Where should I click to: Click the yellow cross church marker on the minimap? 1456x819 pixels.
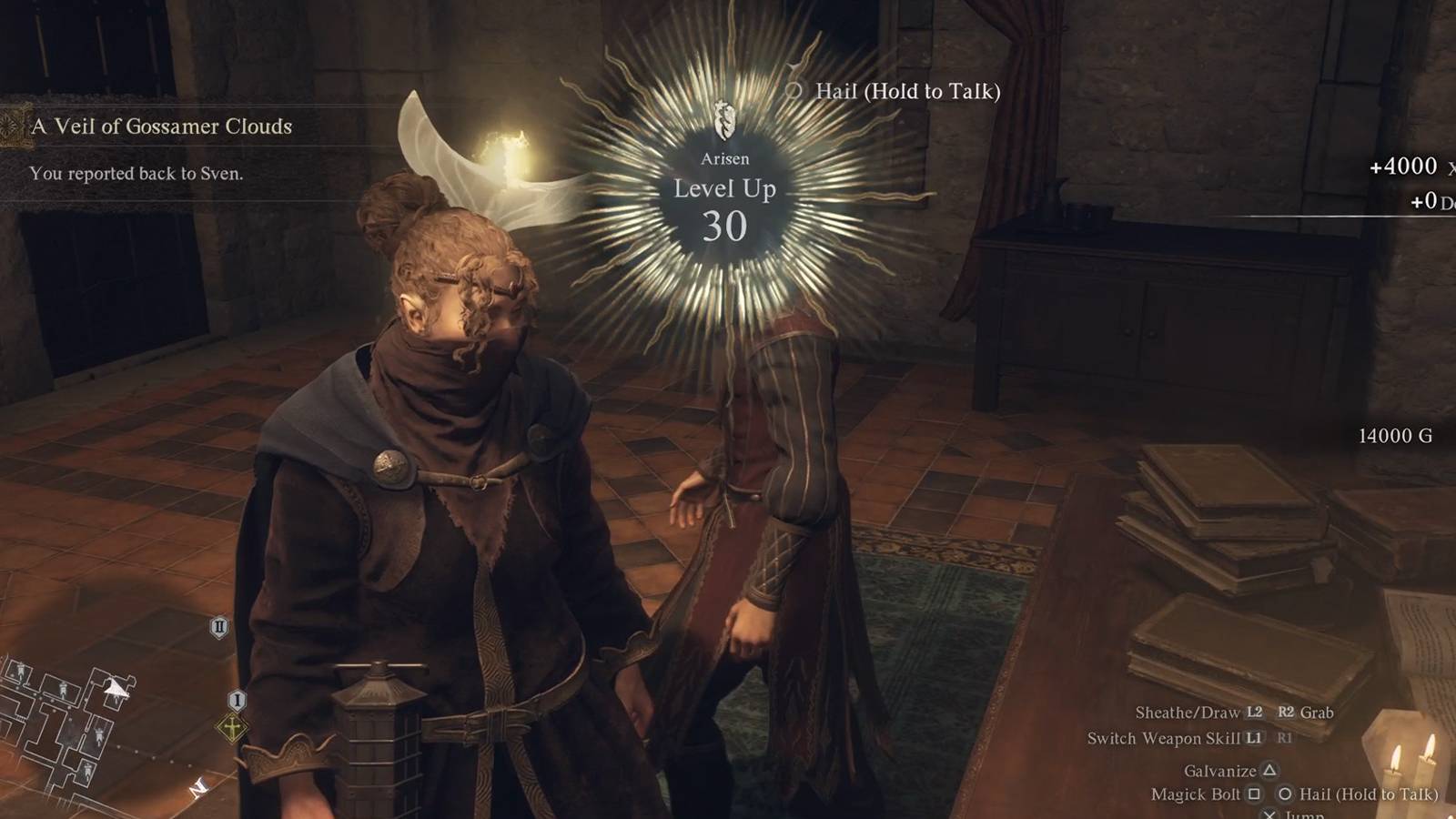pos(231,728)
